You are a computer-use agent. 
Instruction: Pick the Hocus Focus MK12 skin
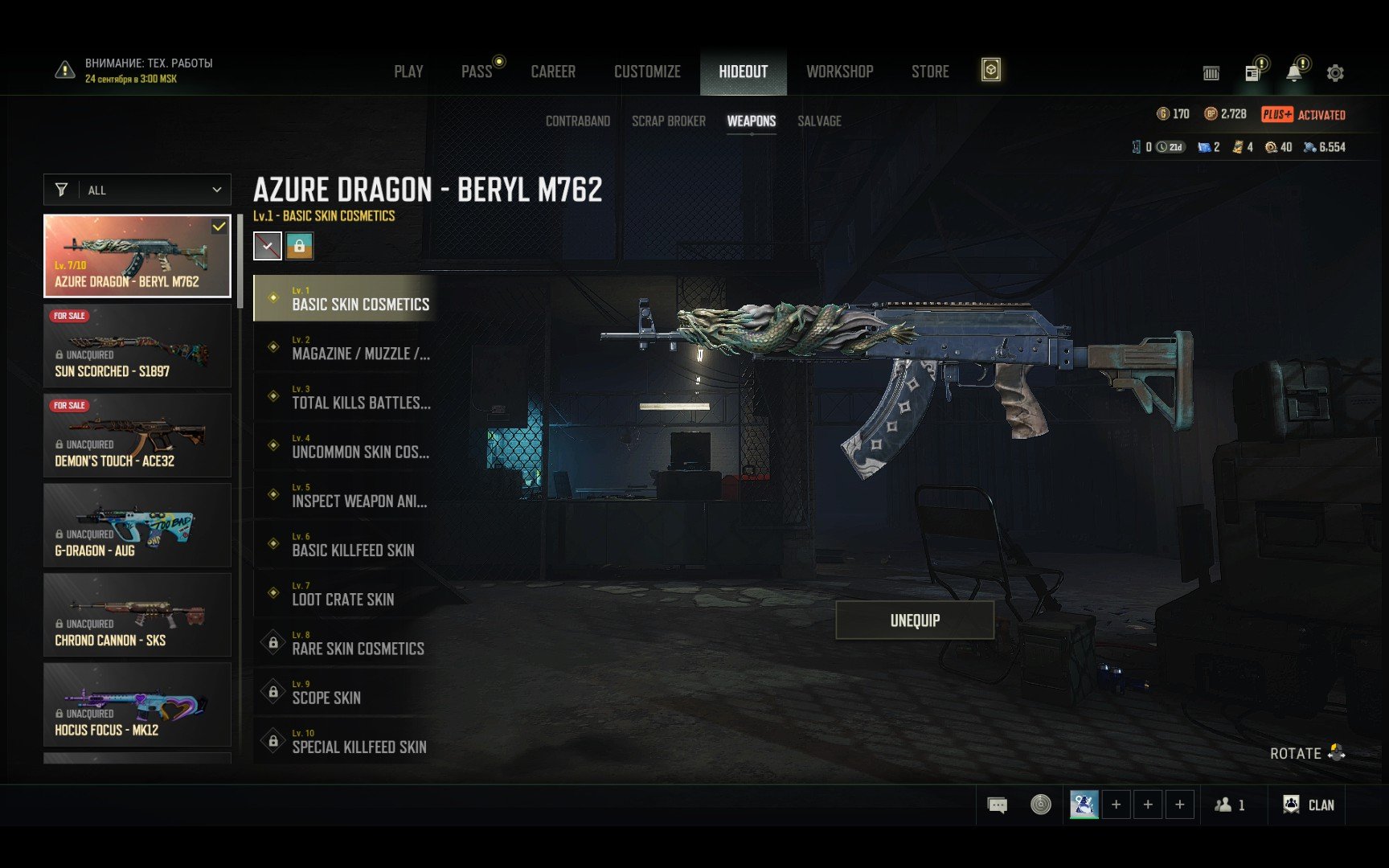137,705
